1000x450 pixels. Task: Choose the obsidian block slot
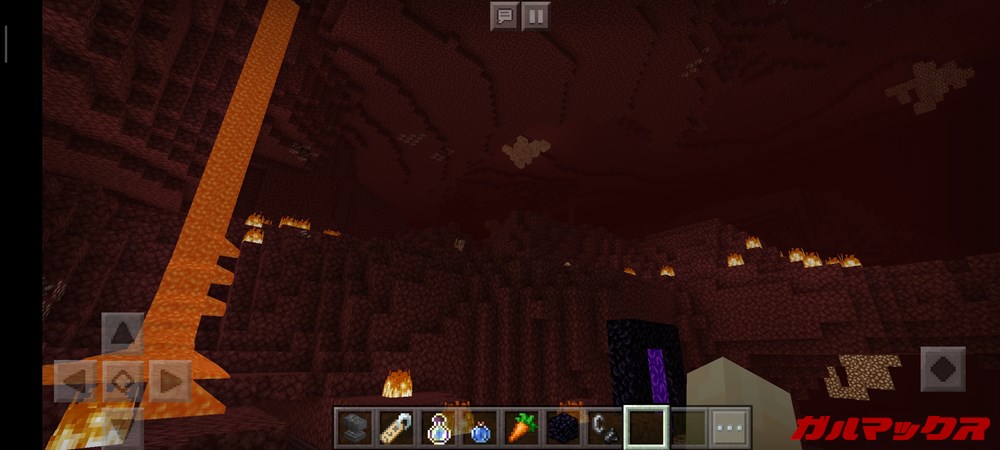[562, 427]
